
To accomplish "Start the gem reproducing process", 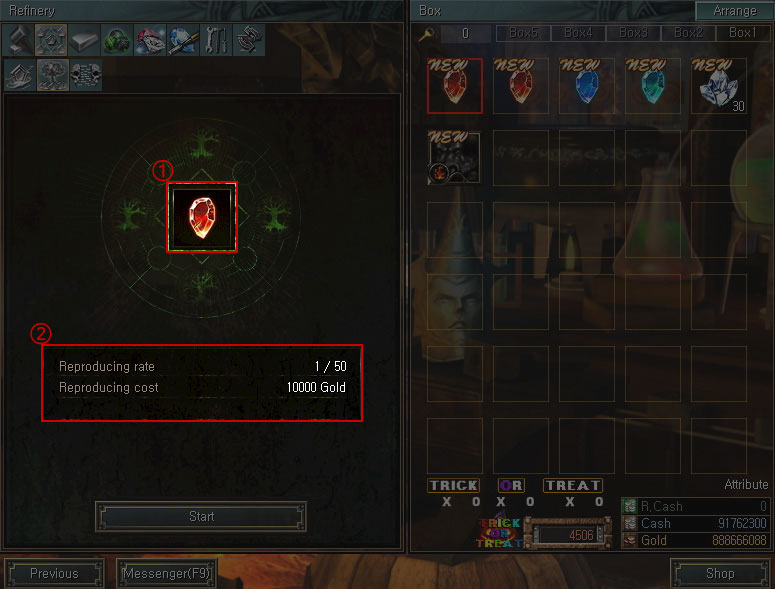I will (201, 516).
